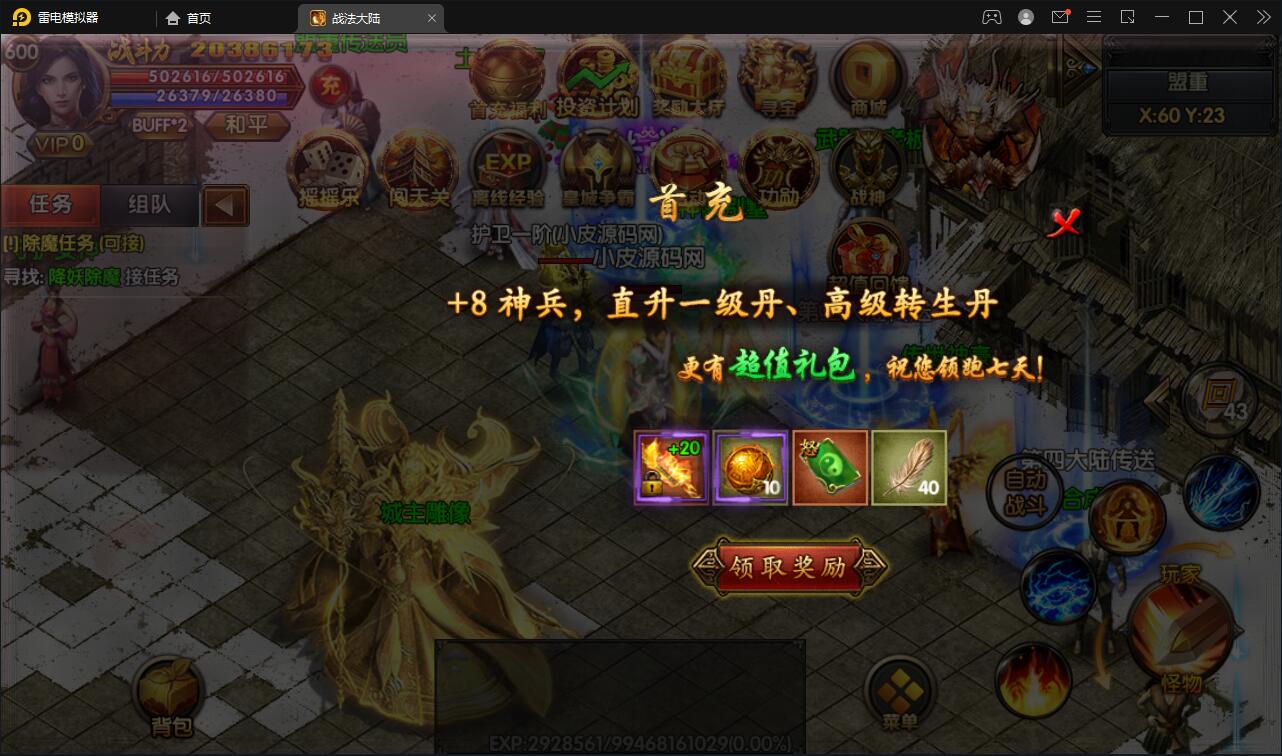1282x756 pixels.
Task: Select the 寻宝 treasure hunt icon
Action: click(x=778, y=75)
